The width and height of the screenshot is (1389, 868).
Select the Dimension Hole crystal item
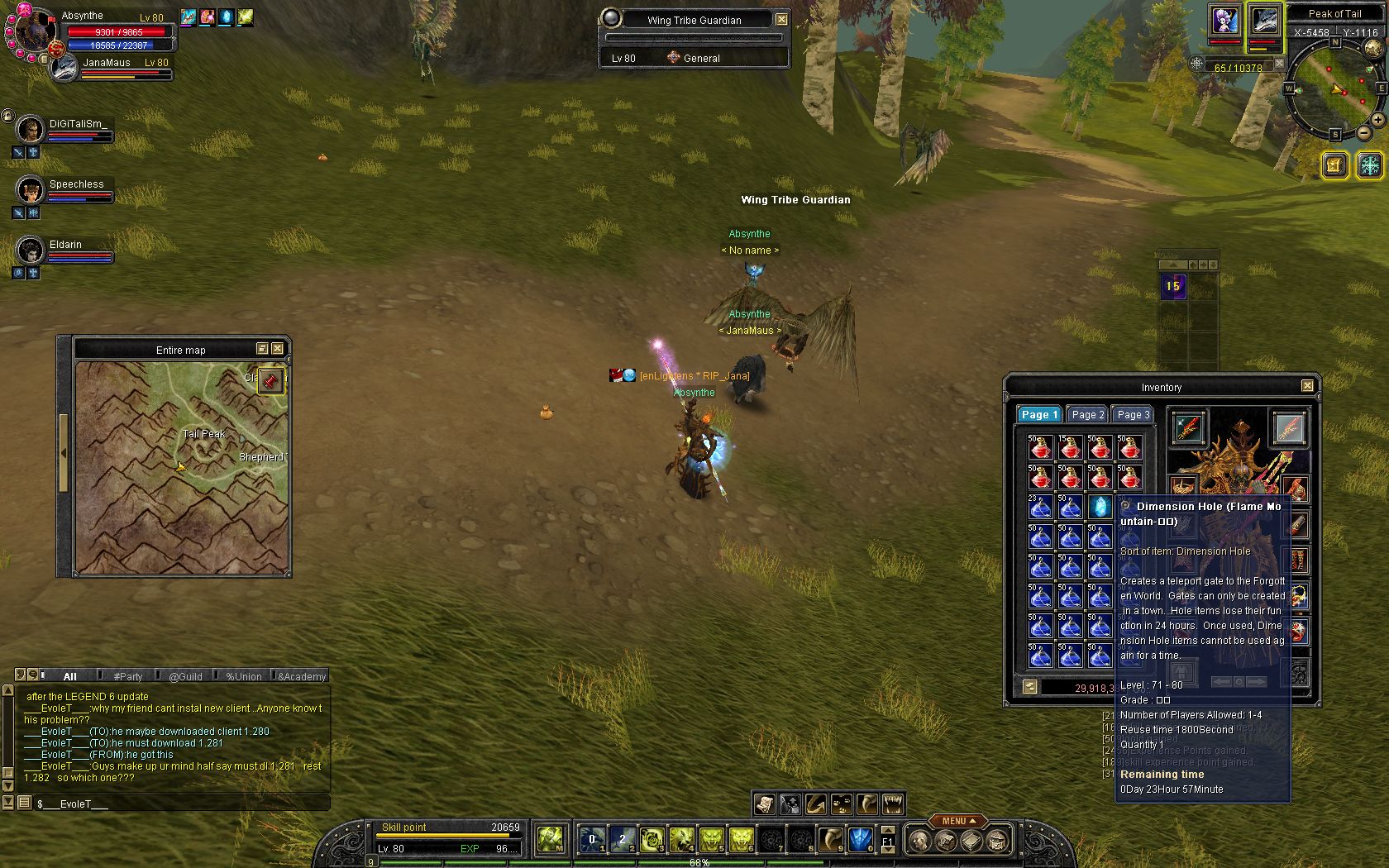coord(1100,507)
